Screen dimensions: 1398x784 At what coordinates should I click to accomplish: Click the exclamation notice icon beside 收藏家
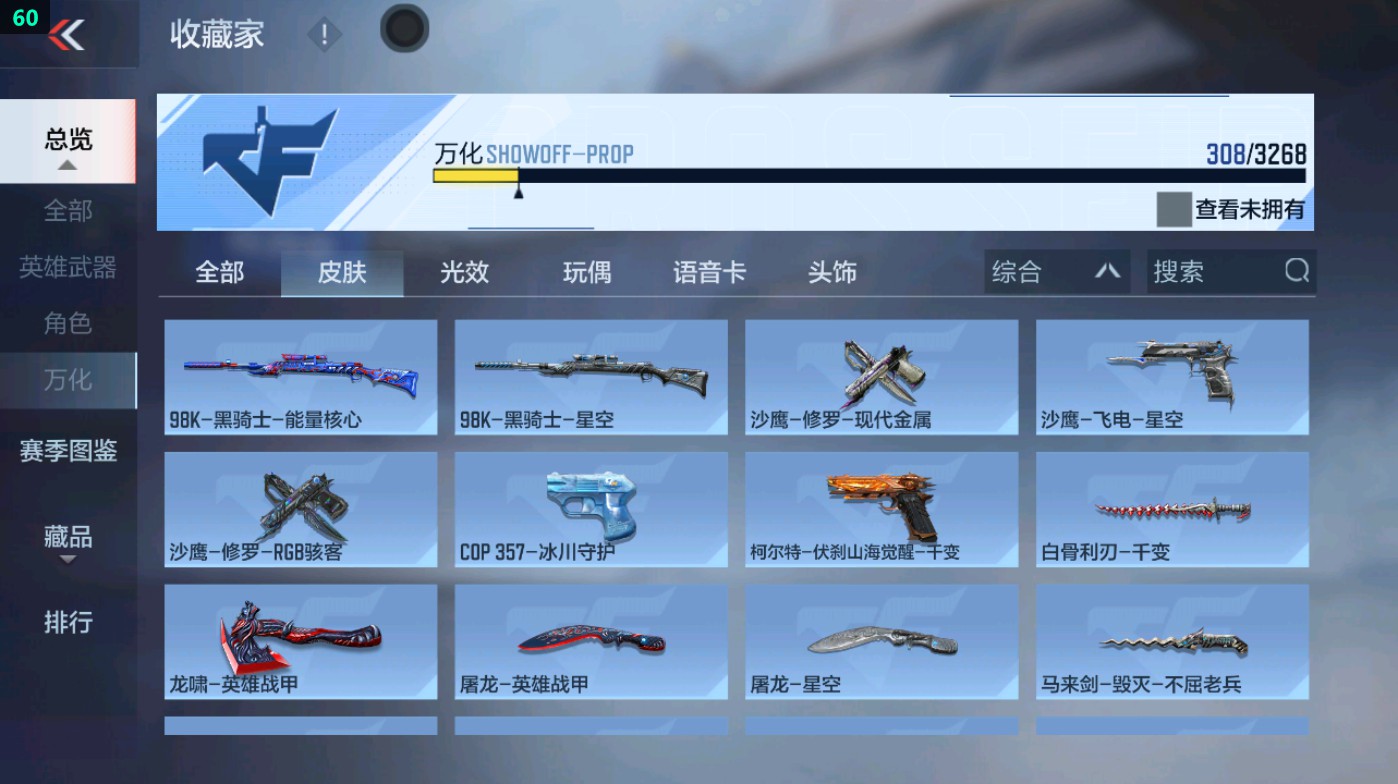tap(324, 34)
